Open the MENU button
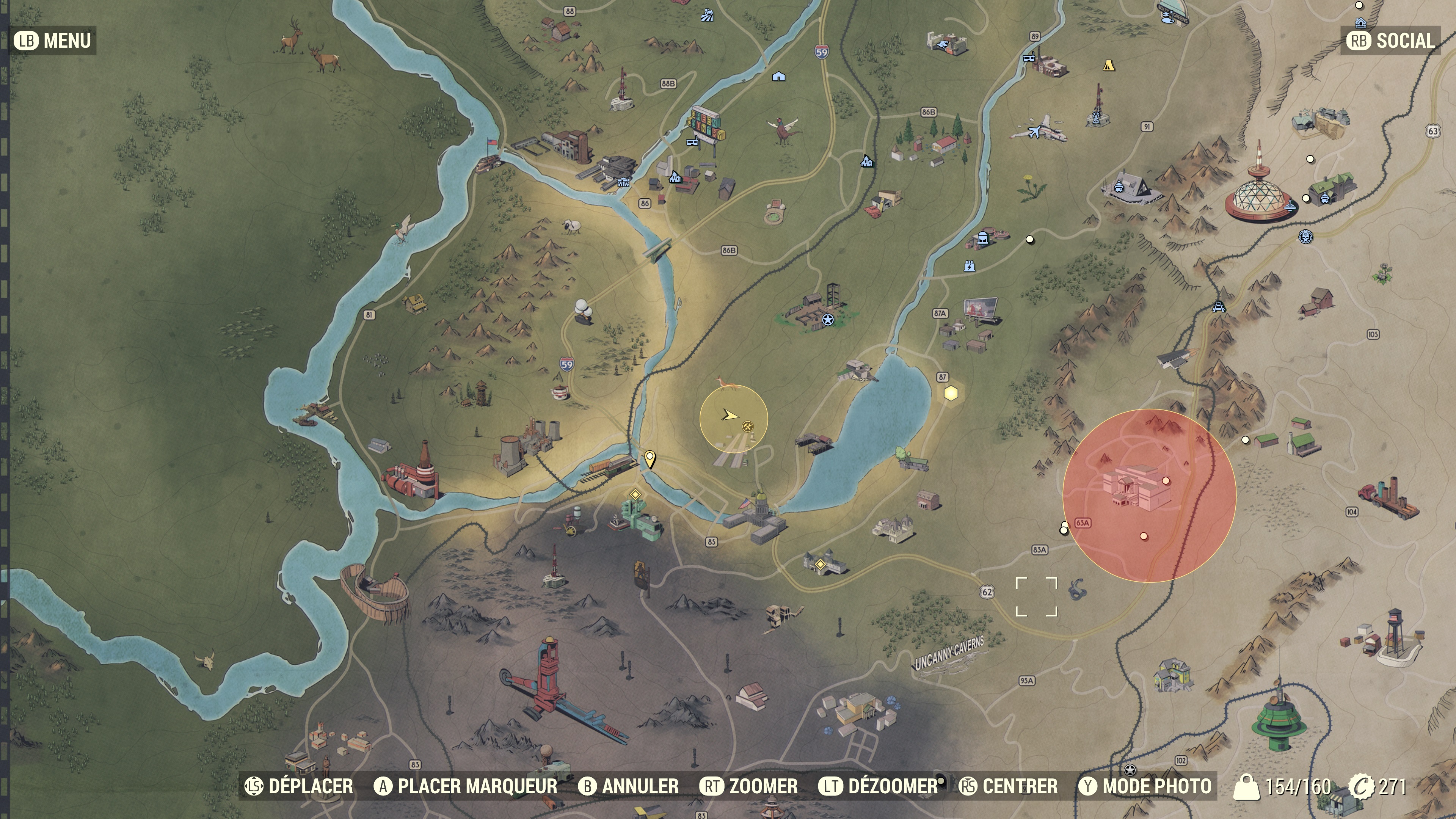1456x819 pixels. [53, 41]
